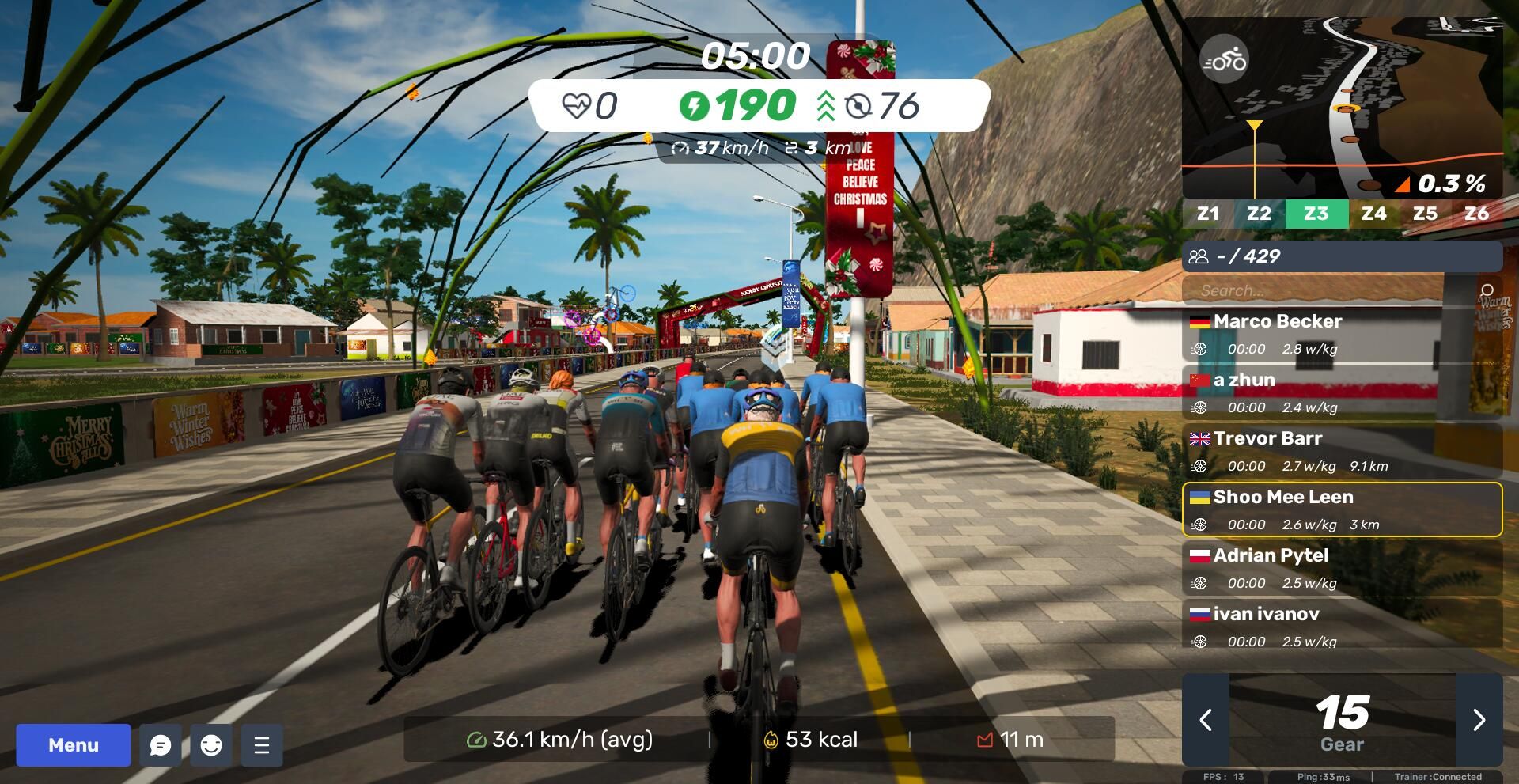Click the rider count header

(1342, 256)
